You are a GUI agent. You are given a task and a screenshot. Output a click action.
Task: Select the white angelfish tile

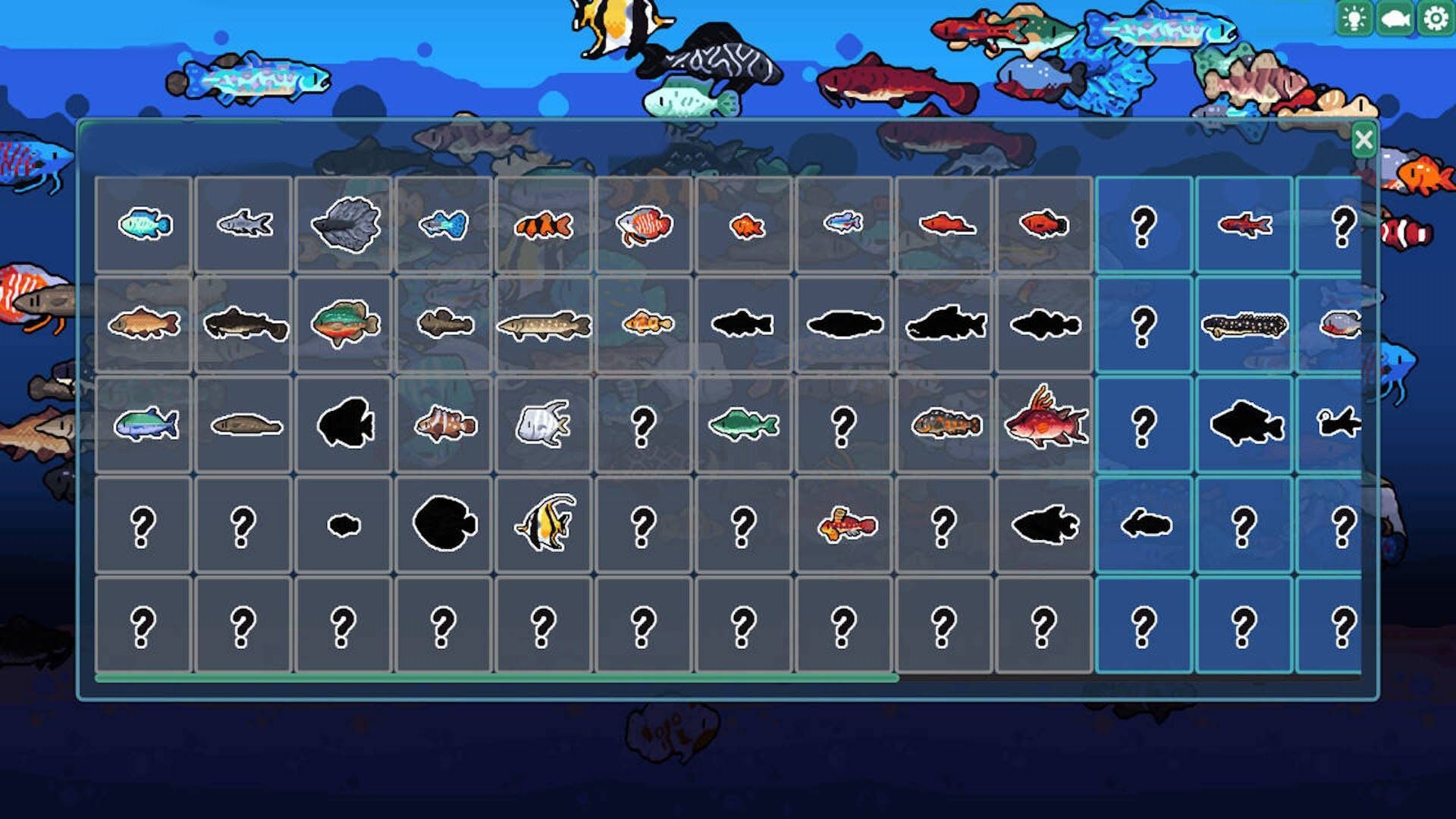tap(543, 424)
